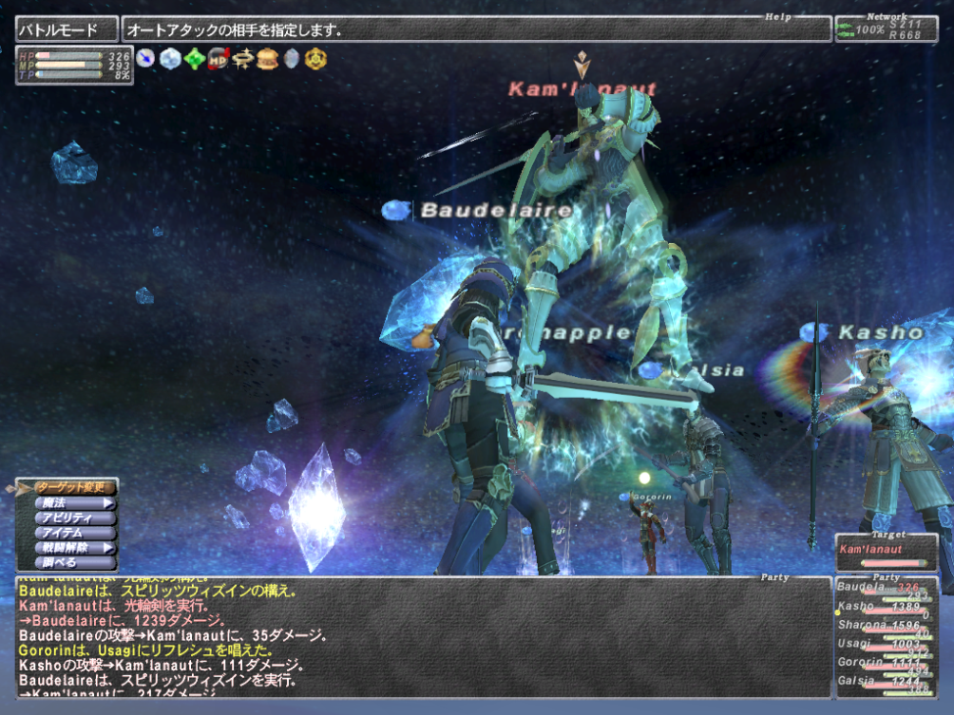This screenshot has width=954, height=715.
Task: Click the white ice crystal status icon
Action: pyautogui.click(x=170, y=59)
